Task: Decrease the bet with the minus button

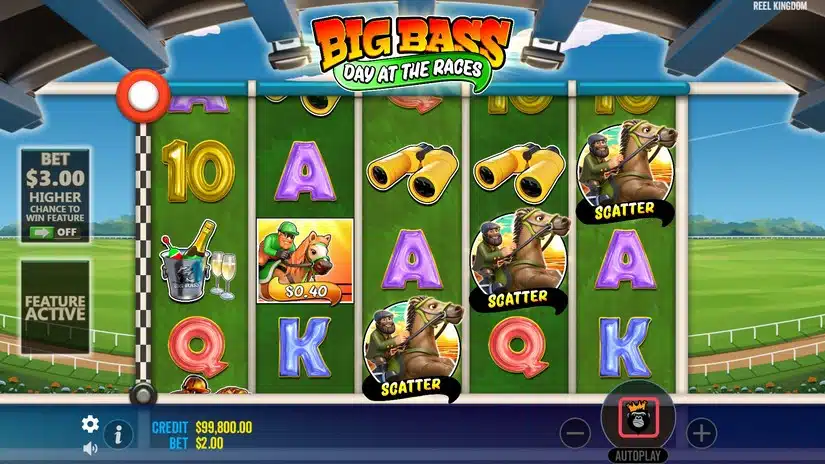Action: point(575,433)
